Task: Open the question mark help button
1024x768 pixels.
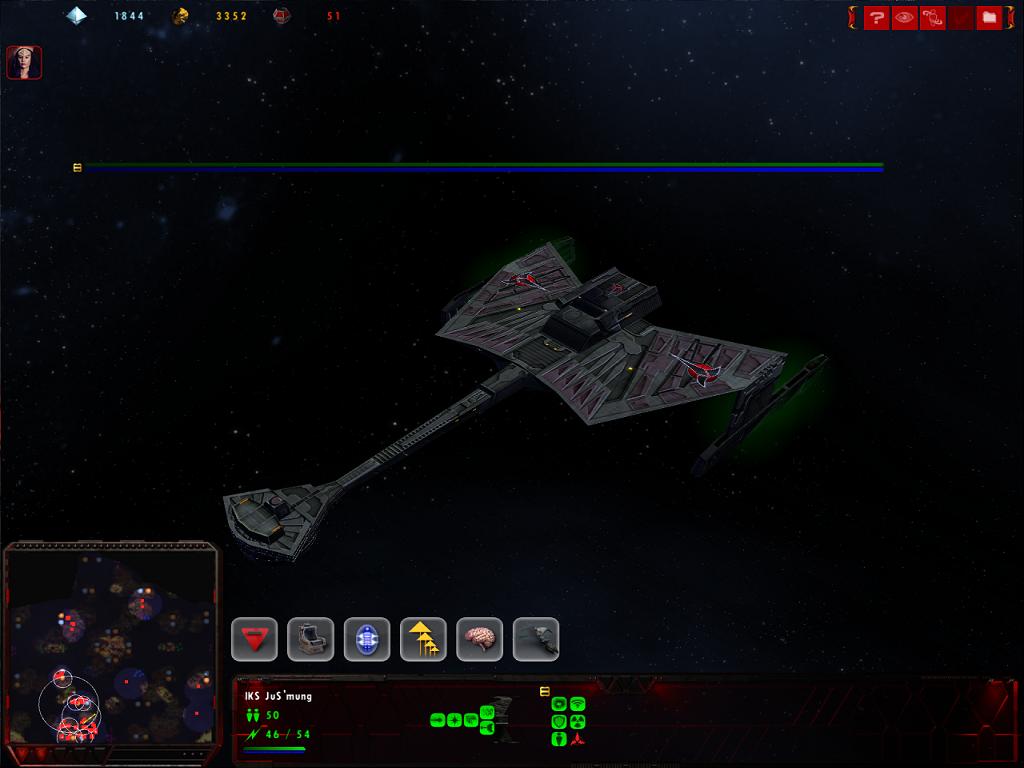Action: (877, 18)
